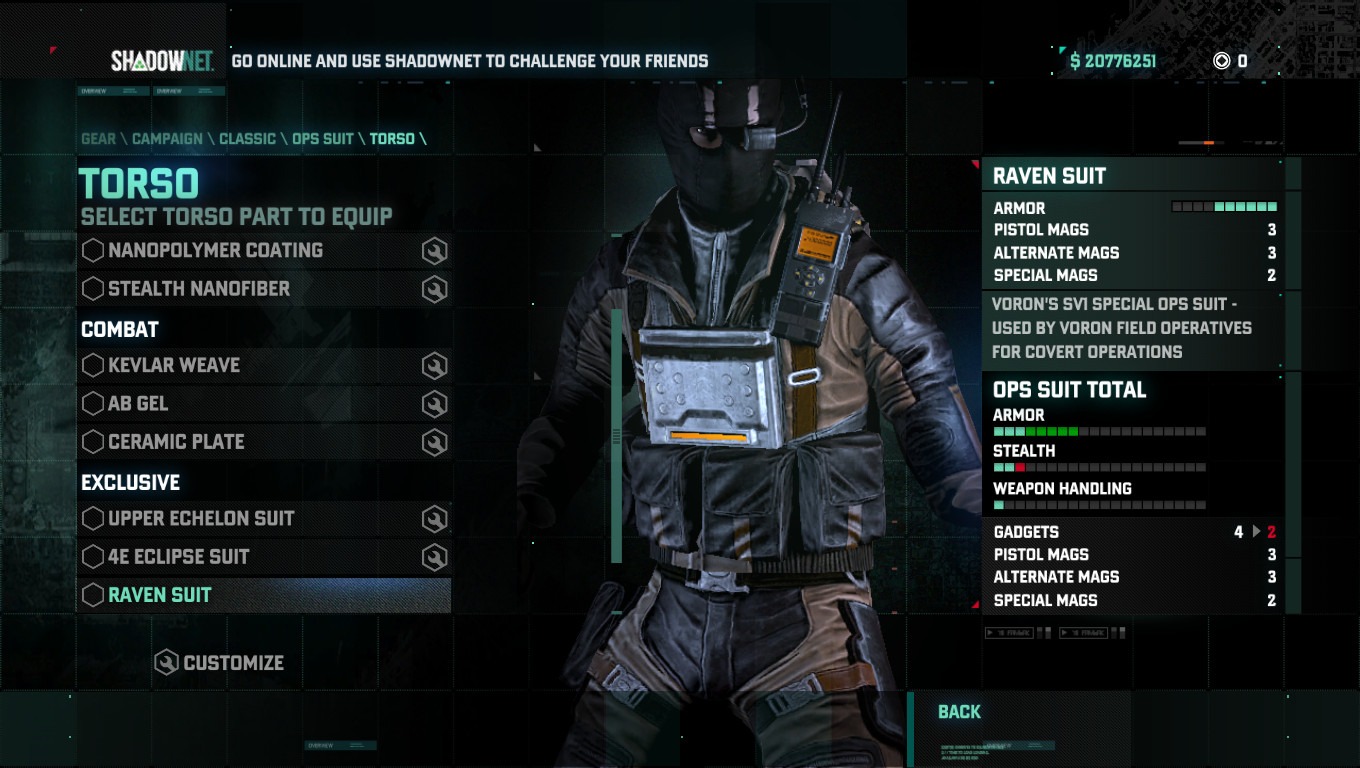
Task: Toggle the Kevlar Weave equip hexagon
Action: point(91,365)
